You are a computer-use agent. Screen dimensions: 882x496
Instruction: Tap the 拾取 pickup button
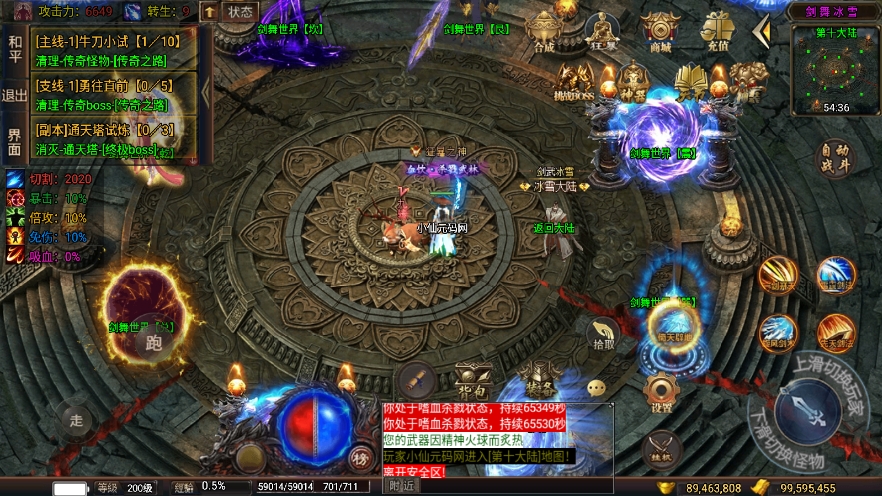[x=603, y=334]
